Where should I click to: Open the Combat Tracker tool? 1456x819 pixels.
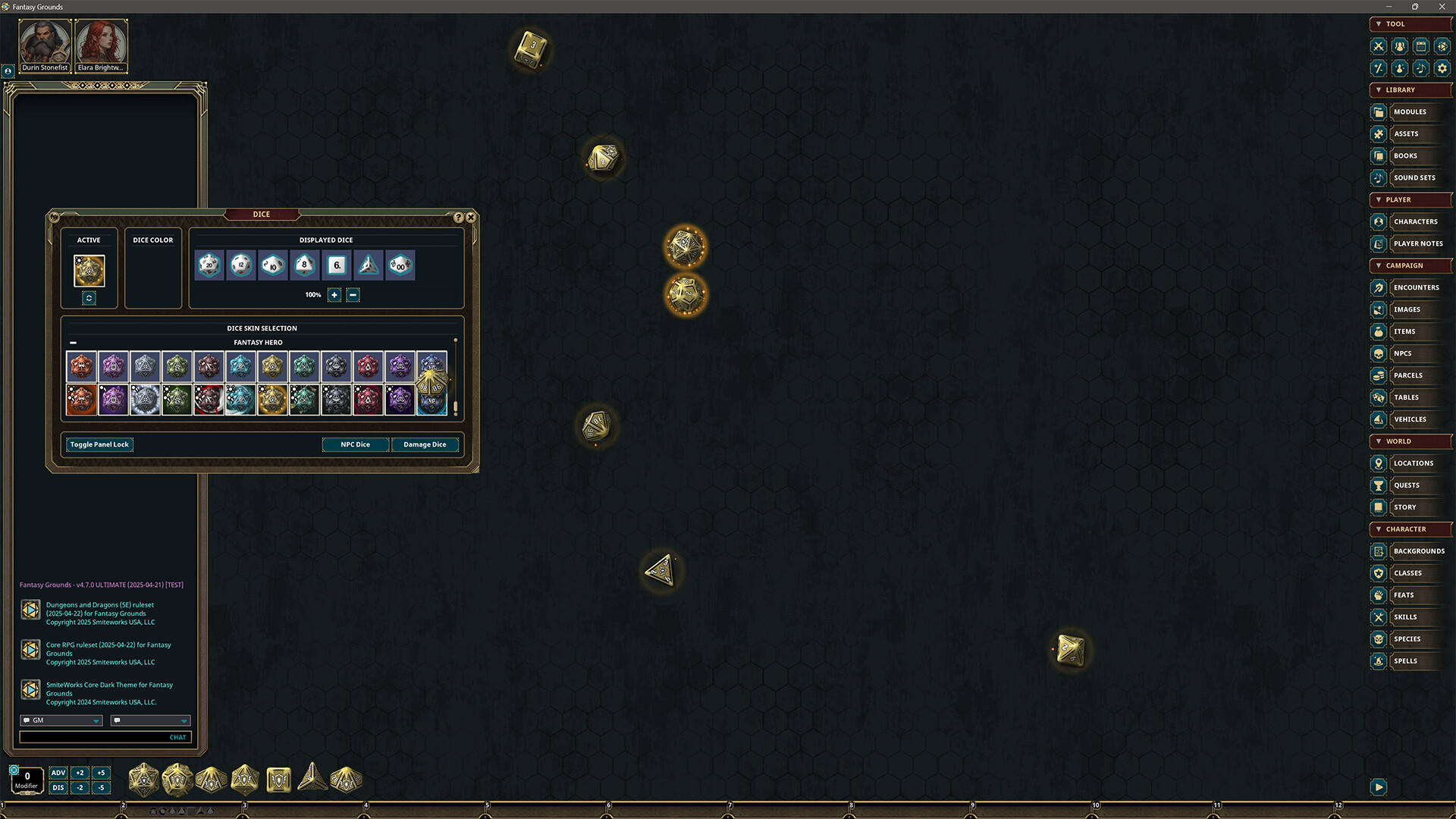coord(1378,46)
